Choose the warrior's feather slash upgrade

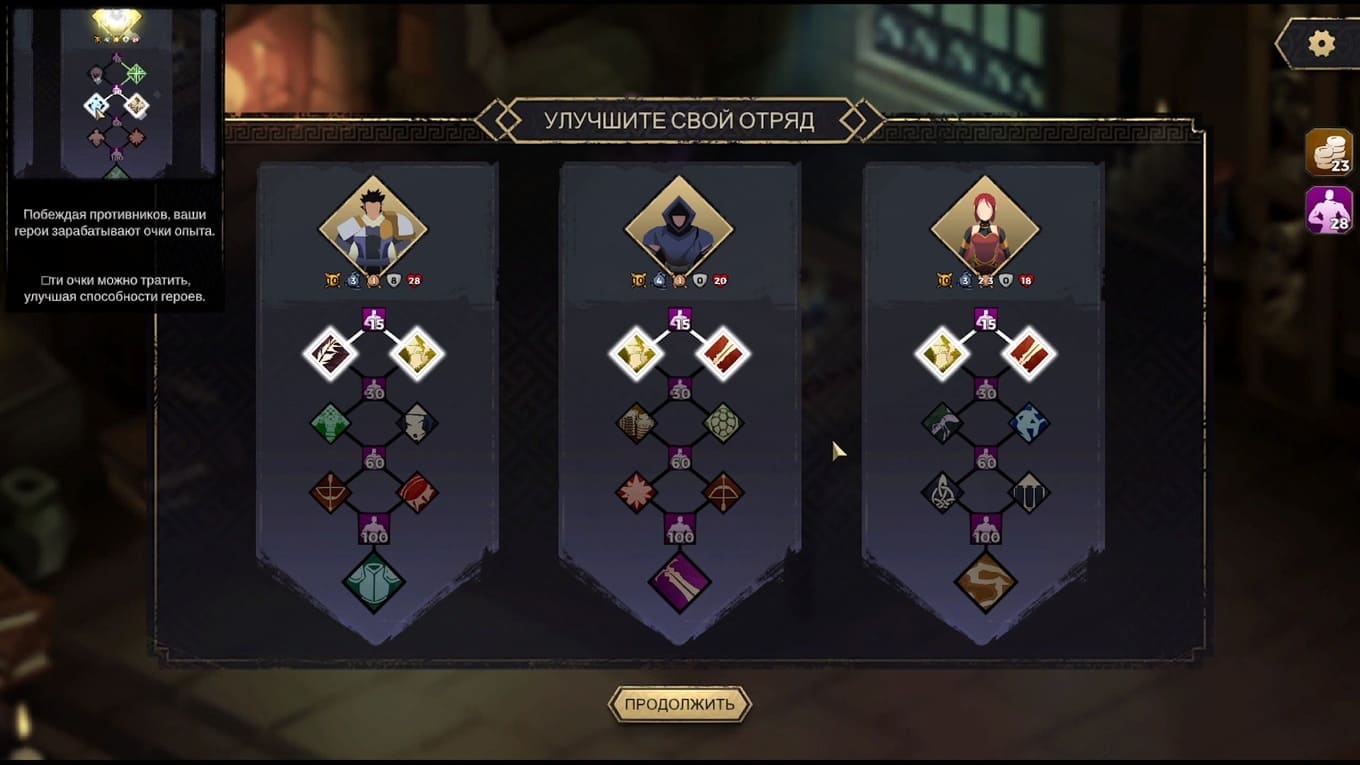tap(330, 353)
